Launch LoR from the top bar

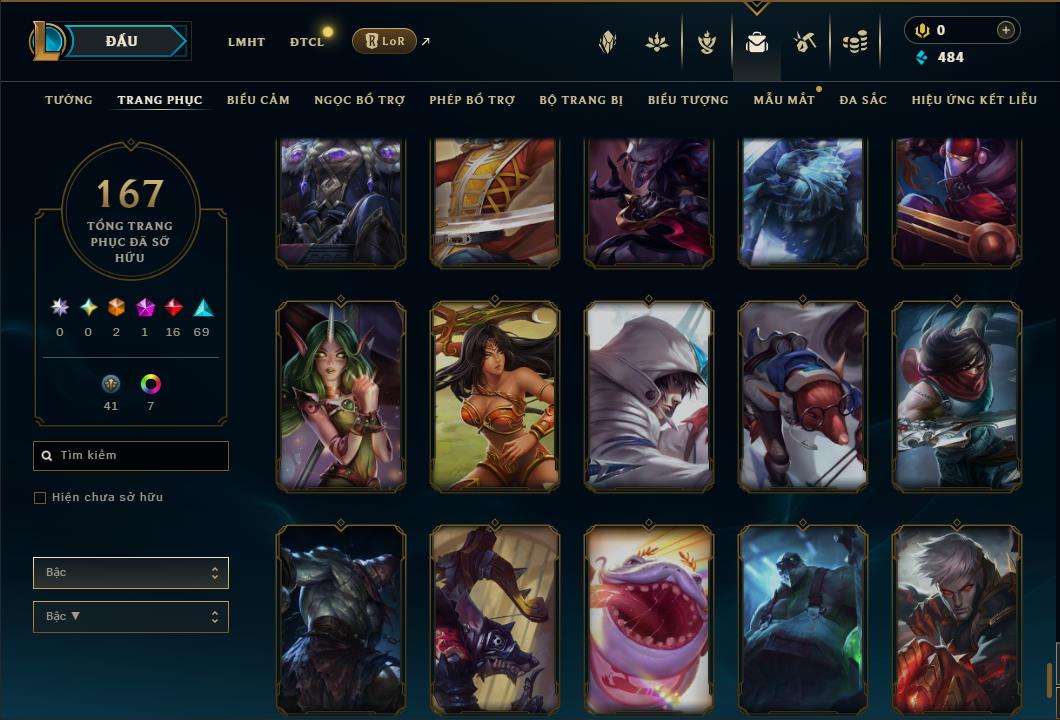[x=384, y=41]
